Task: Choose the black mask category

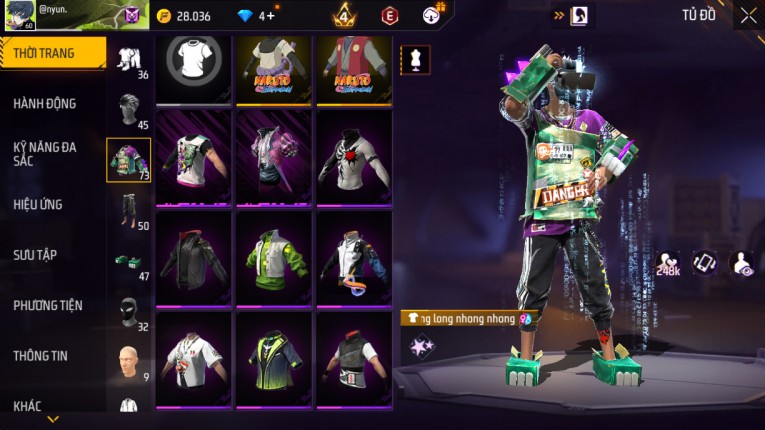Action: click(x=129, y=310)
